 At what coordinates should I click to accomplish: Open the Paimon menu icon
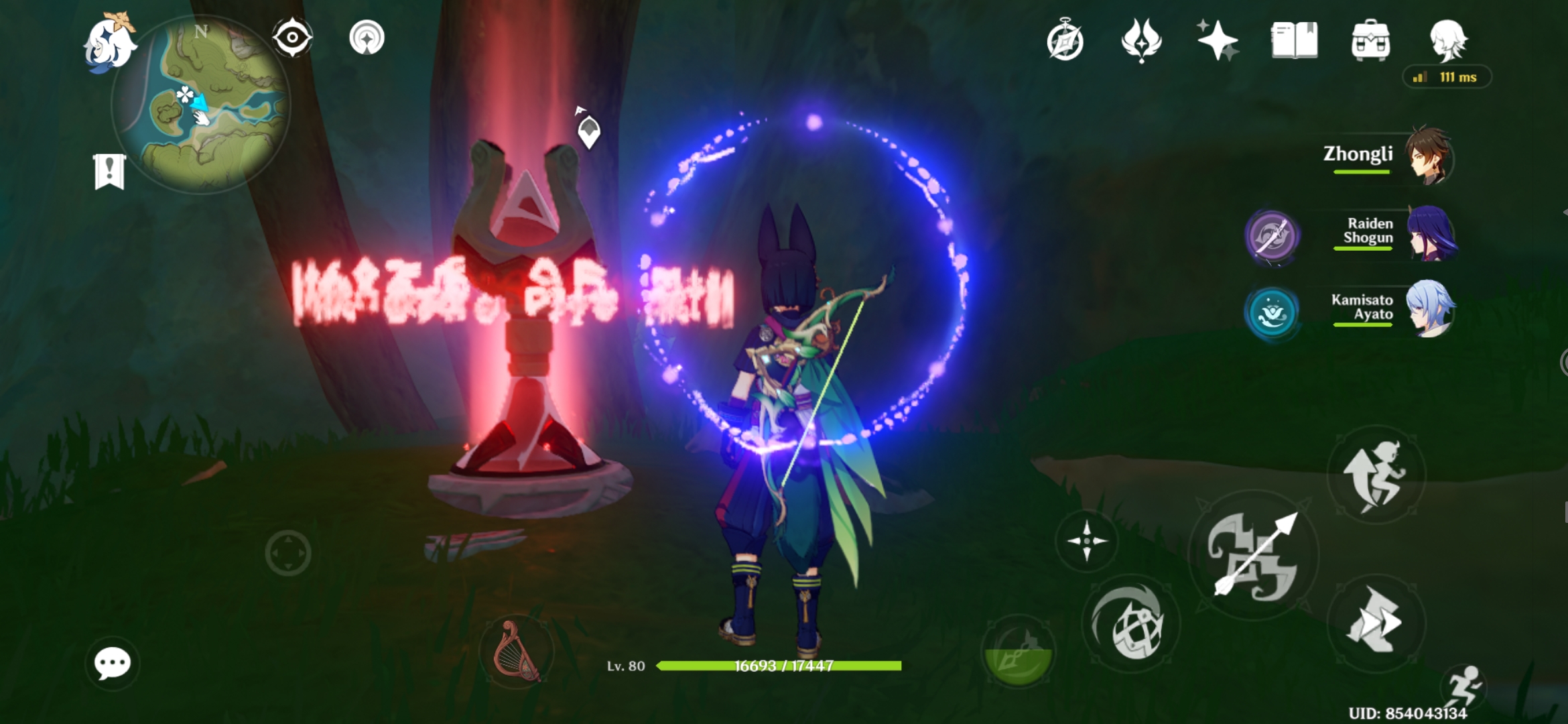111,44
